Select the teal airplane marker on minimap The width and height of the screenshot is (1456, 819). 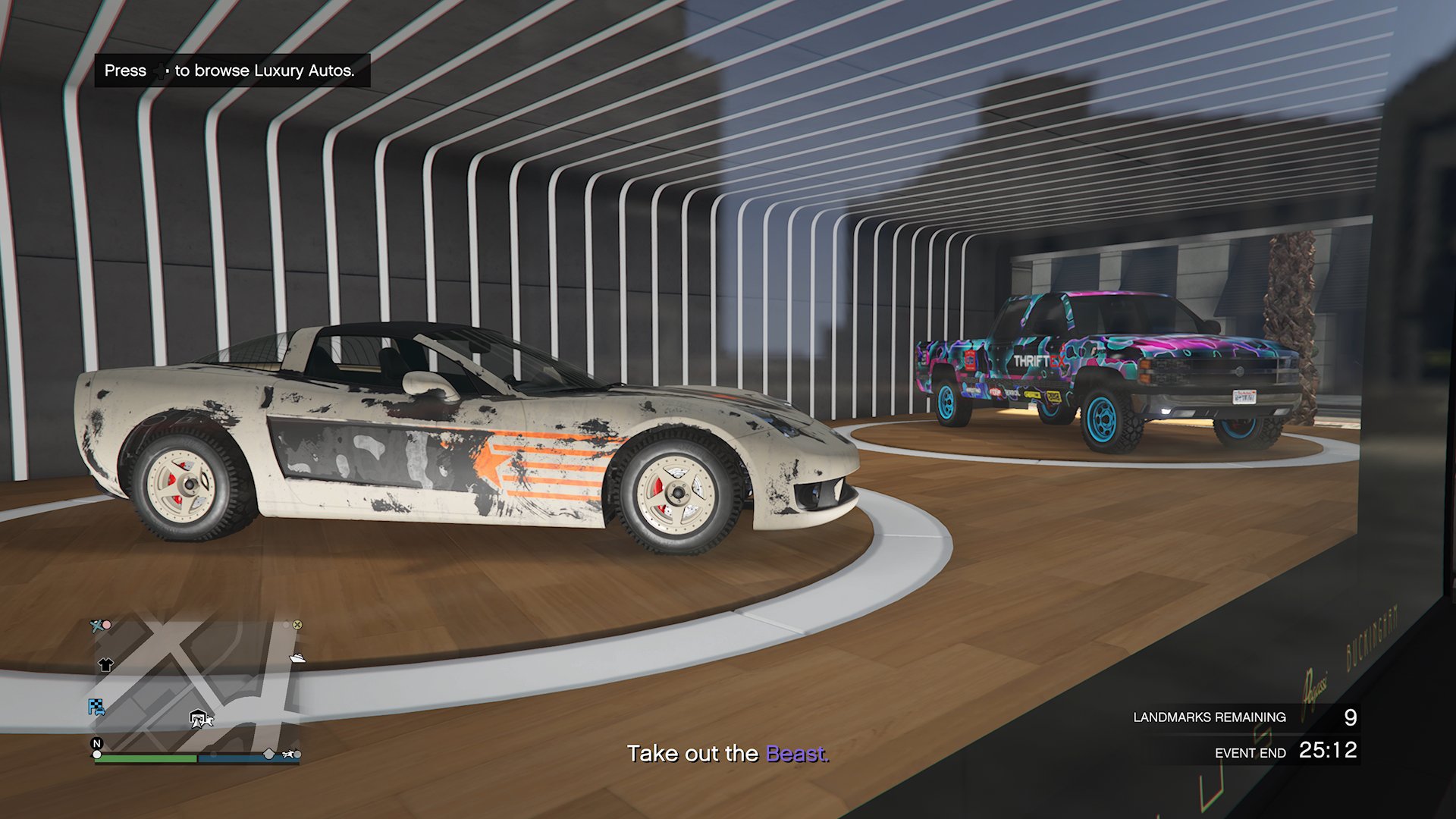tap(97, 626)
